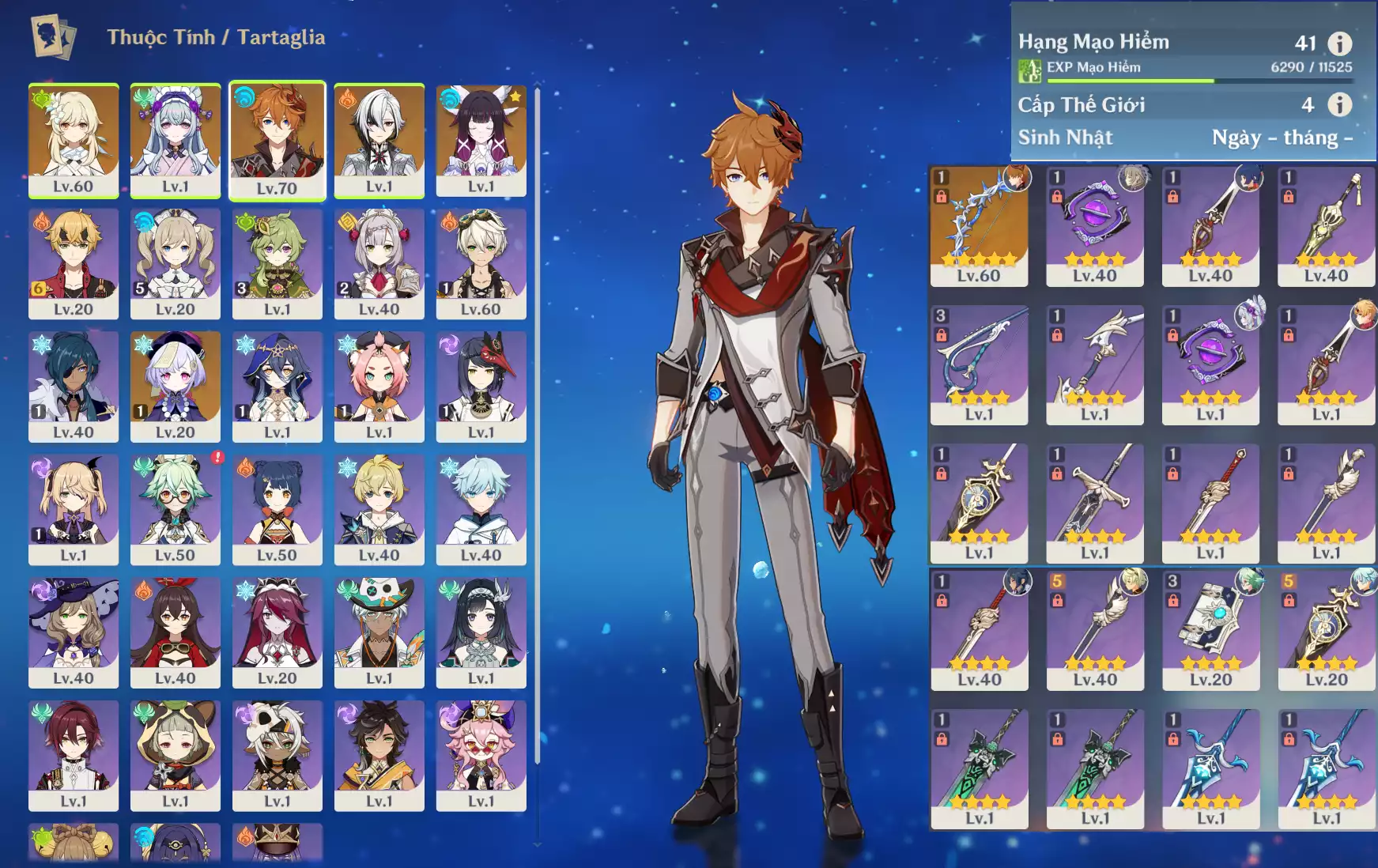Select Tartaglia's Lv.70 portrait
1378x868 pixels.
point(277,141)
